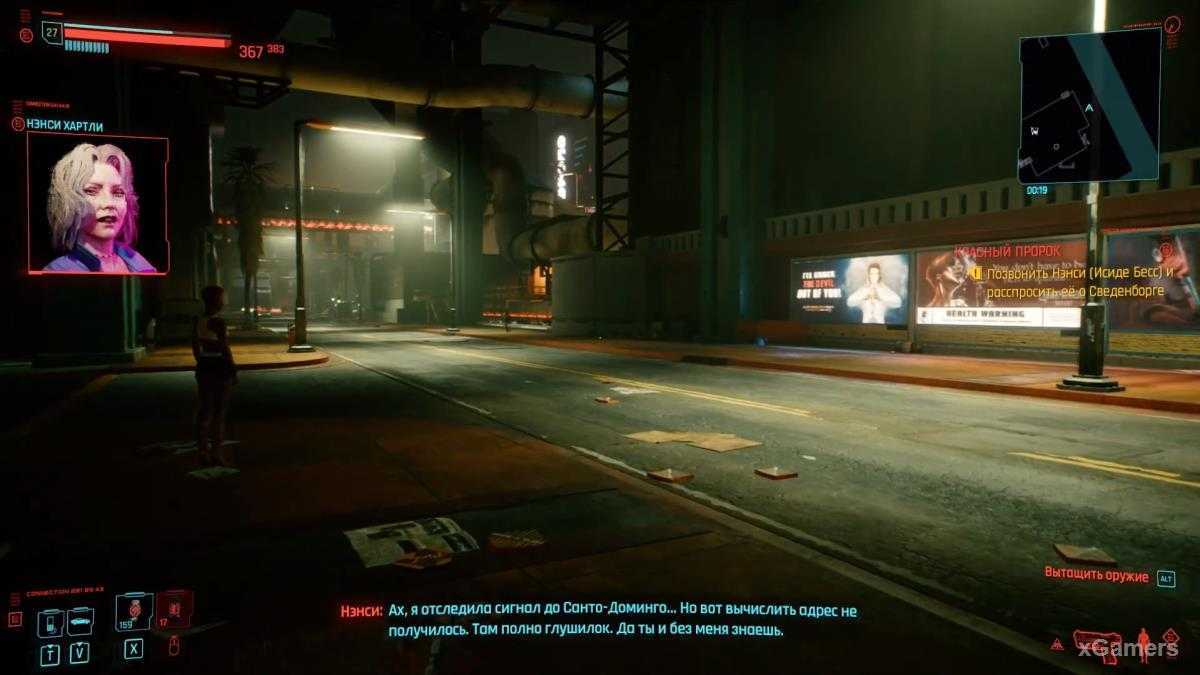Viewport: 1200px width, 675px height.
Task: Select the grenade slot showing 17
Action: click(173, 609)
